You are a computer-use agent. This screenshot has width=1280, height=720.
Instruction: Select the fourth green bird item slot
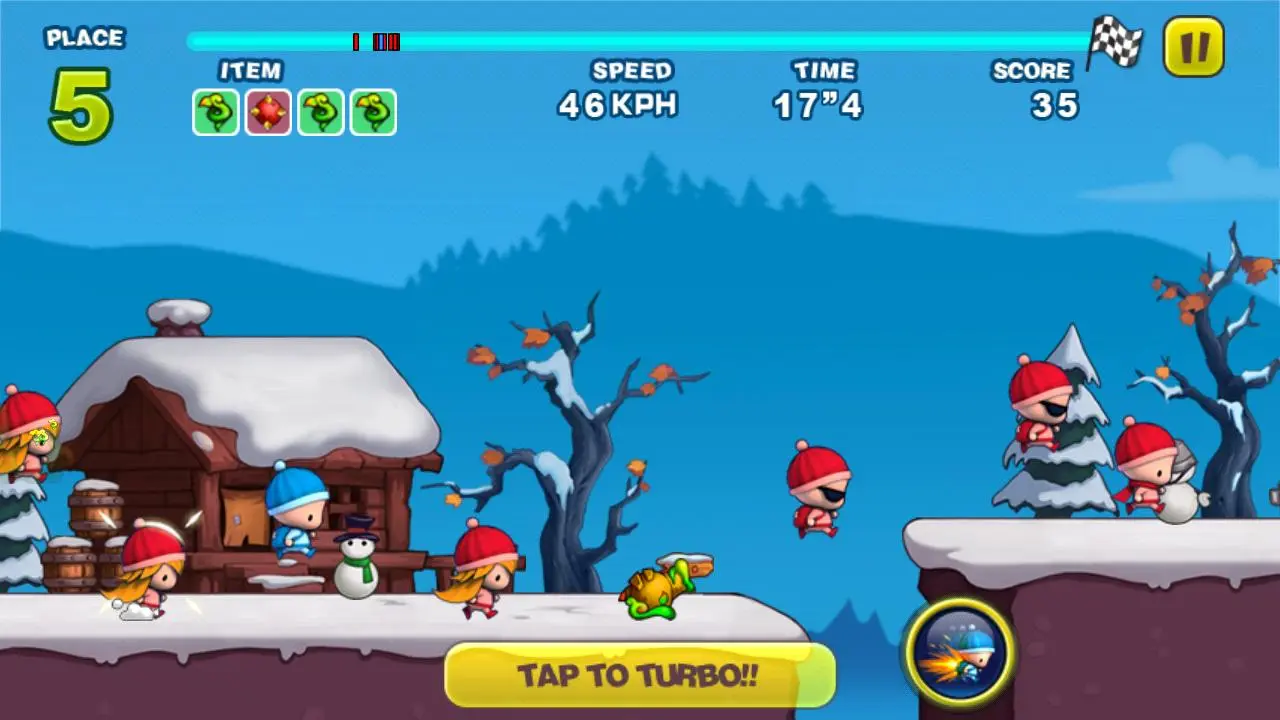(372, 112)
